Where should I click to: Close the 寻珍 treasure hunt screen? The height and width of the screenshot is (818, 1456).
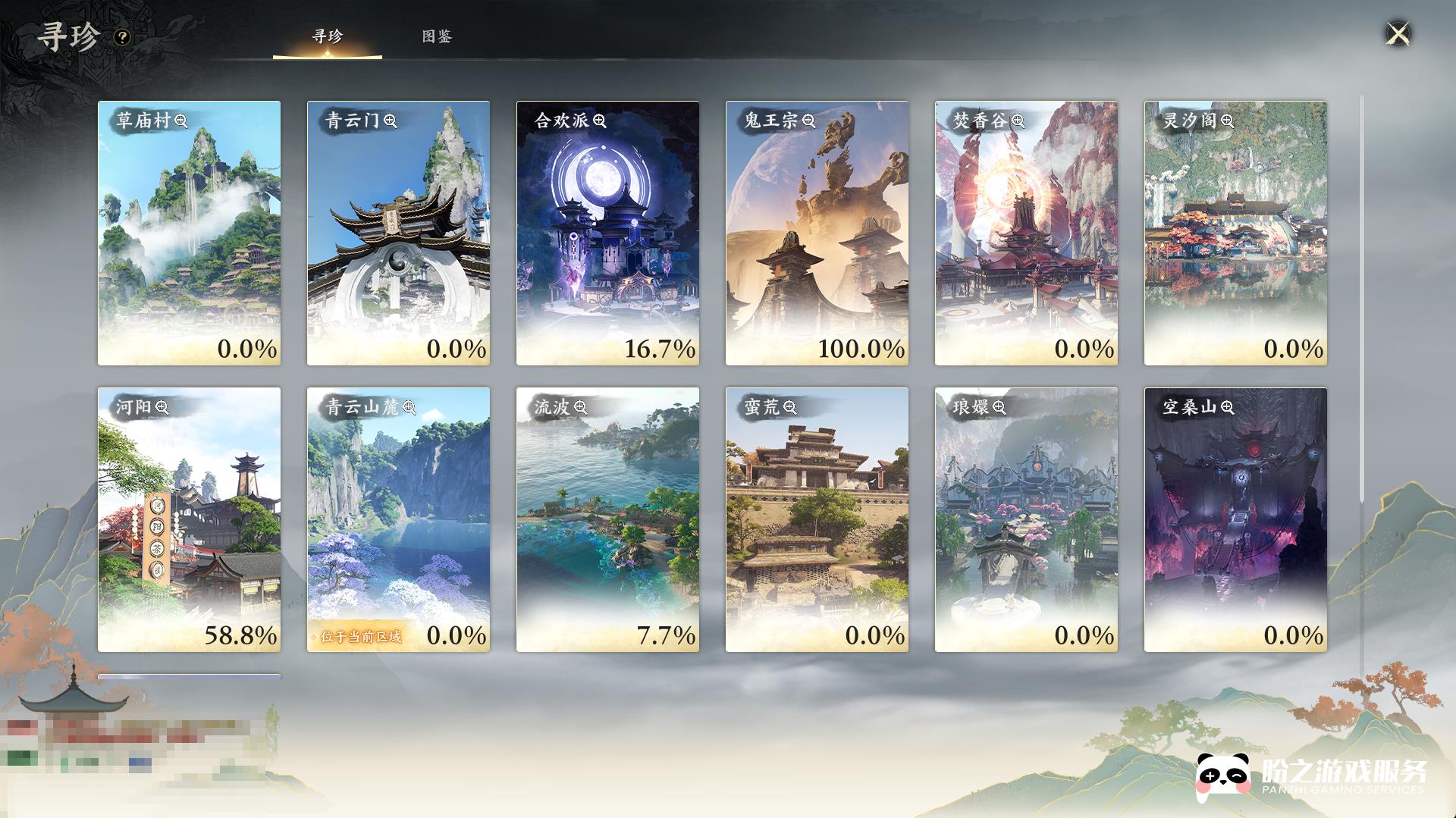(1398, 34)
